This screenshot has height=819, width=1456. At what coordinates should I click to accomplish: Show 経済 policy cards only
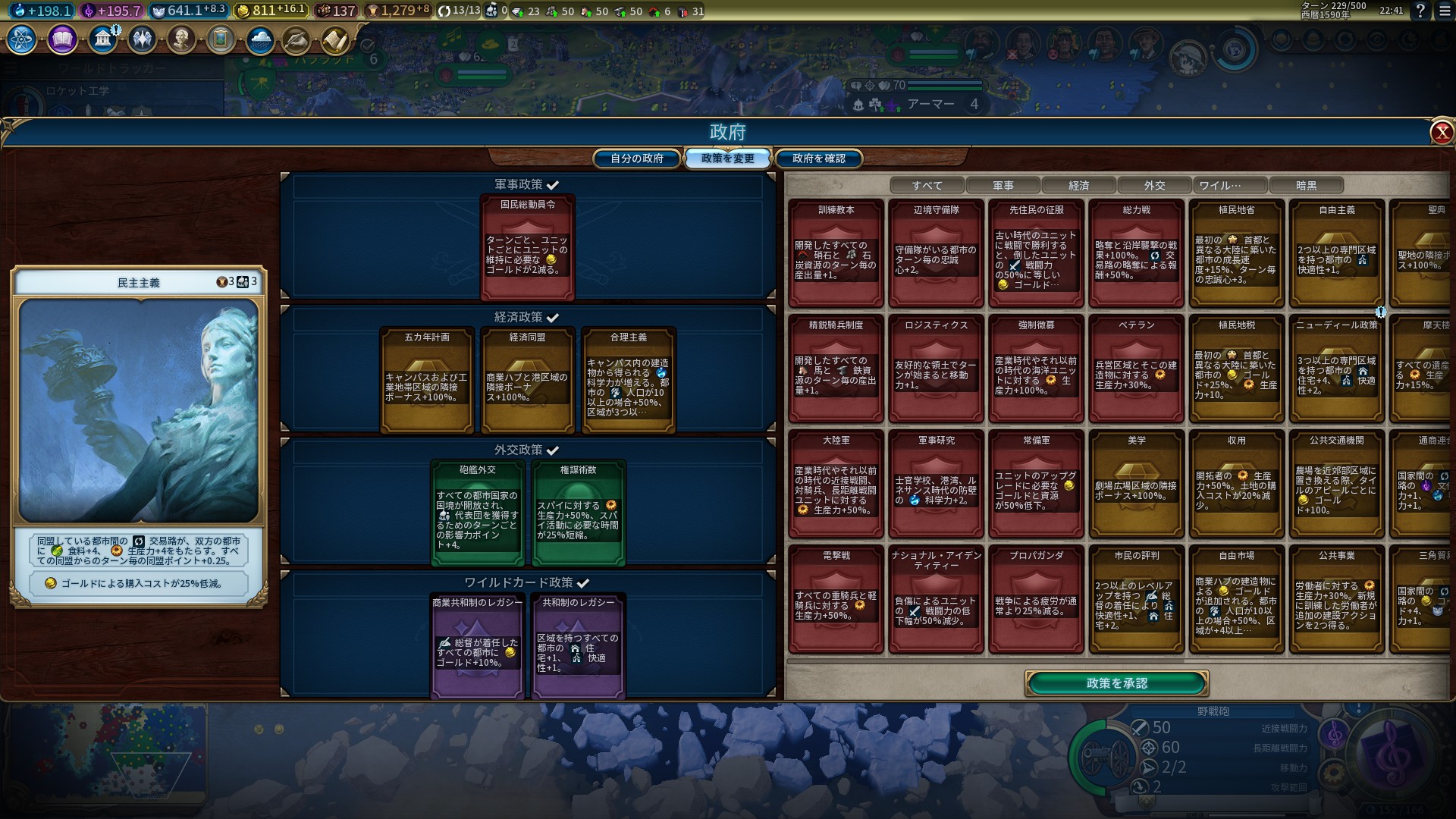[x=1078, y=185]
